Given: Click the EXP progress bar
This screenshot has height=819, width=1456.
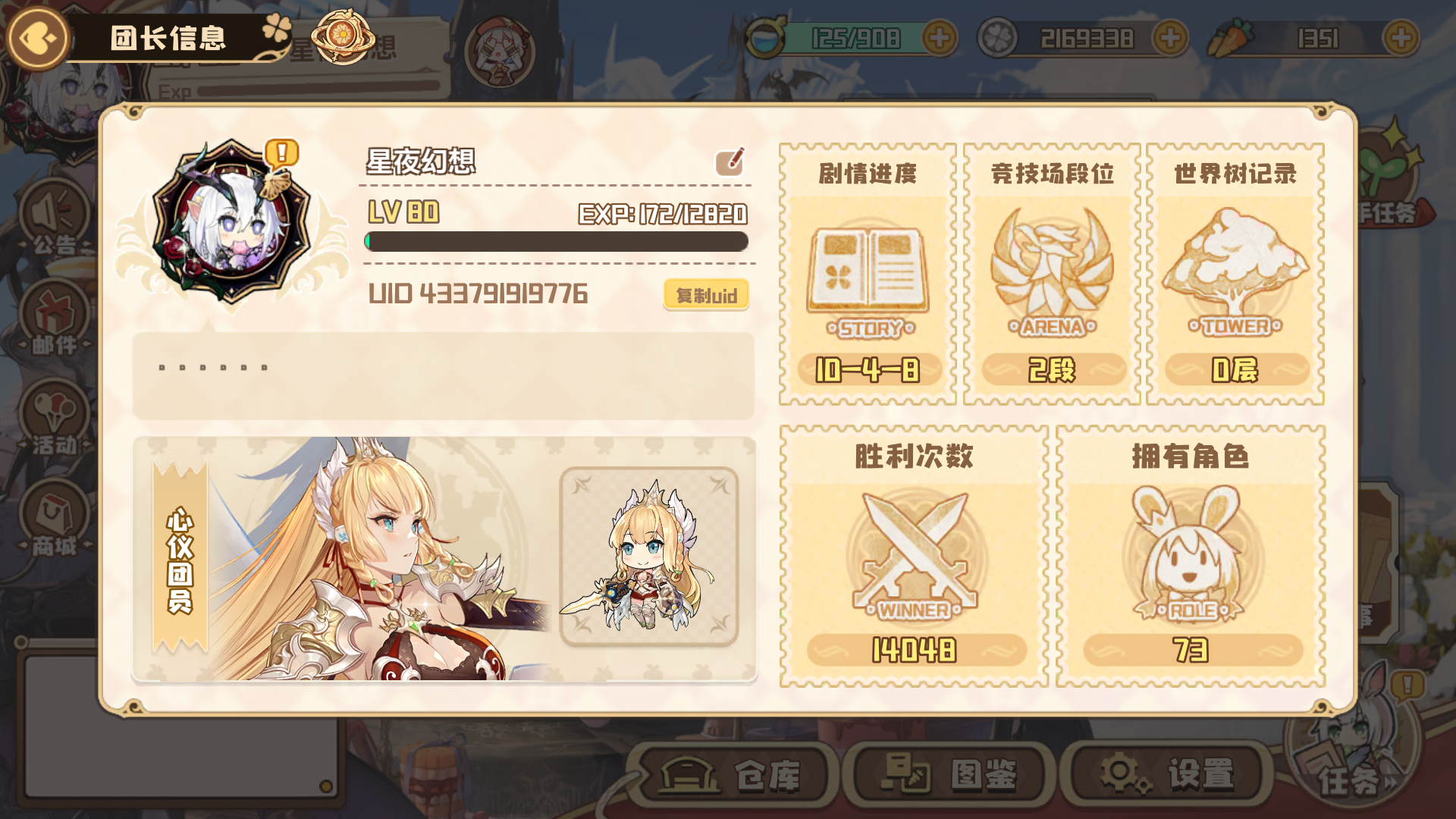Looking at the screenshot, I should (557, 241).
